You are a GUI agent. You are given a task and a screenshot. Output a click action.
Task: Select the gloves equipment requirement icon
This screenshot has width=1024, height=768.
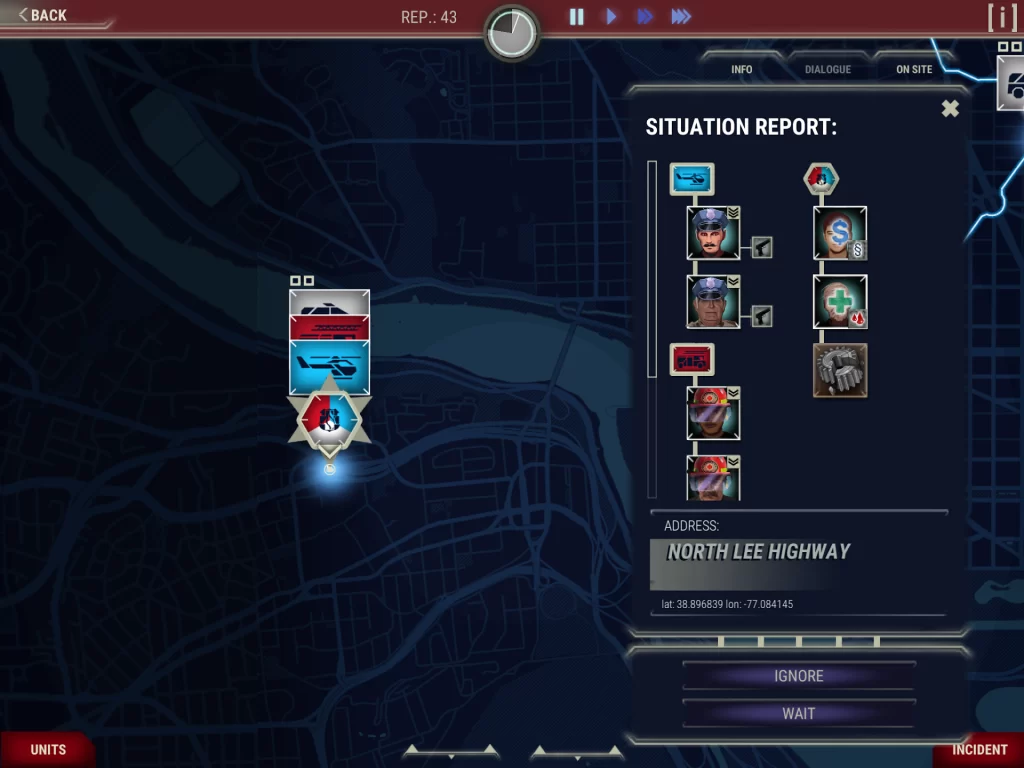pos(840,370)
